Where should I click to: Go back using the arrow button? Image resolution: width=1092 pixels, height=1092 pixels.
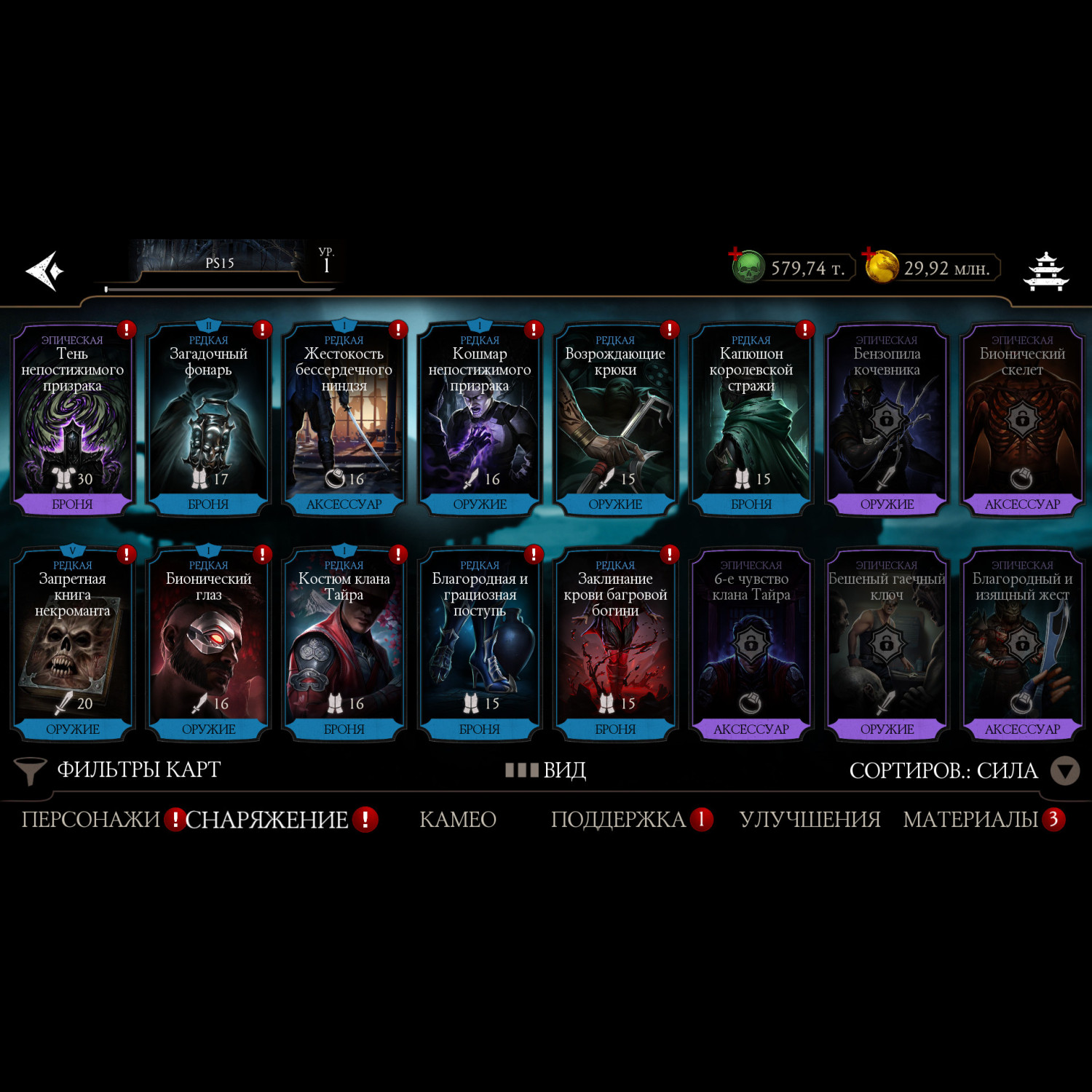coord(45,271)
